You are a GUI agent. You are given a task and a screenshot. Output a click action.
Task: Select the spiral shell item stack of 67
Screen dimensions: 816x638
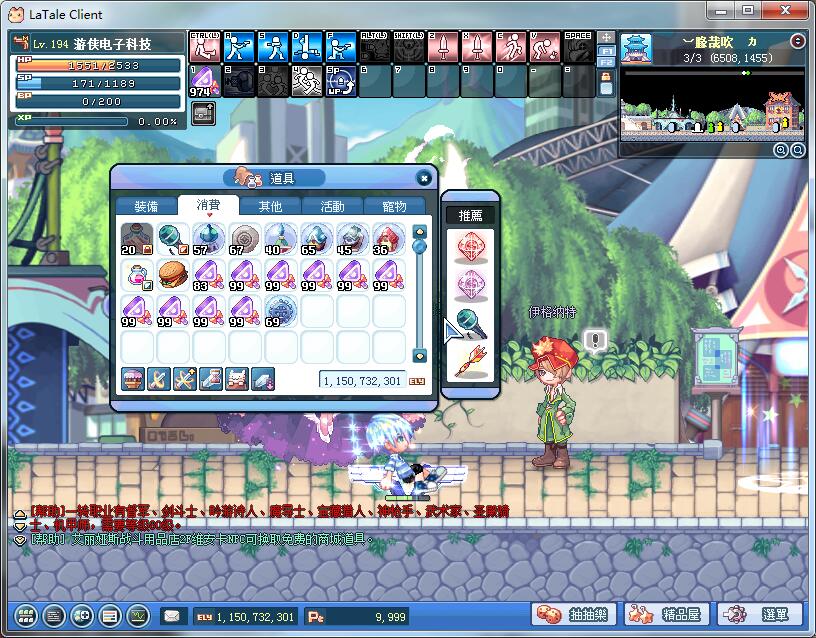(244, 240)
